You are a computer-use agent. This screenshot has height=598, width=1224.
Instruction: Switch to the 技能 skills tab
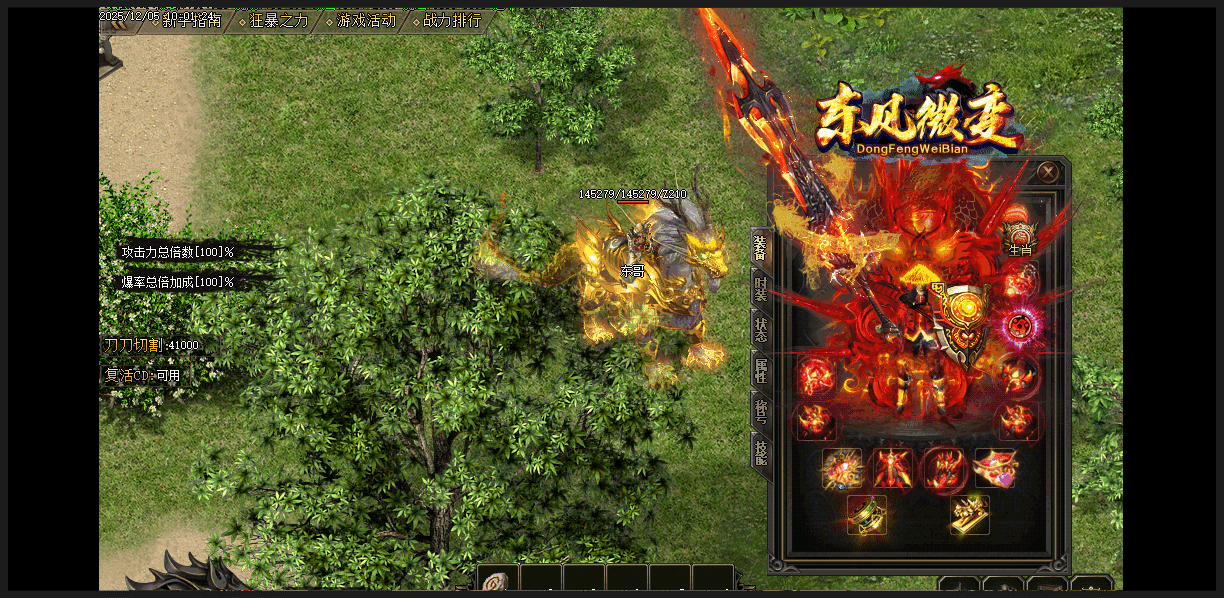coord(761,452)
